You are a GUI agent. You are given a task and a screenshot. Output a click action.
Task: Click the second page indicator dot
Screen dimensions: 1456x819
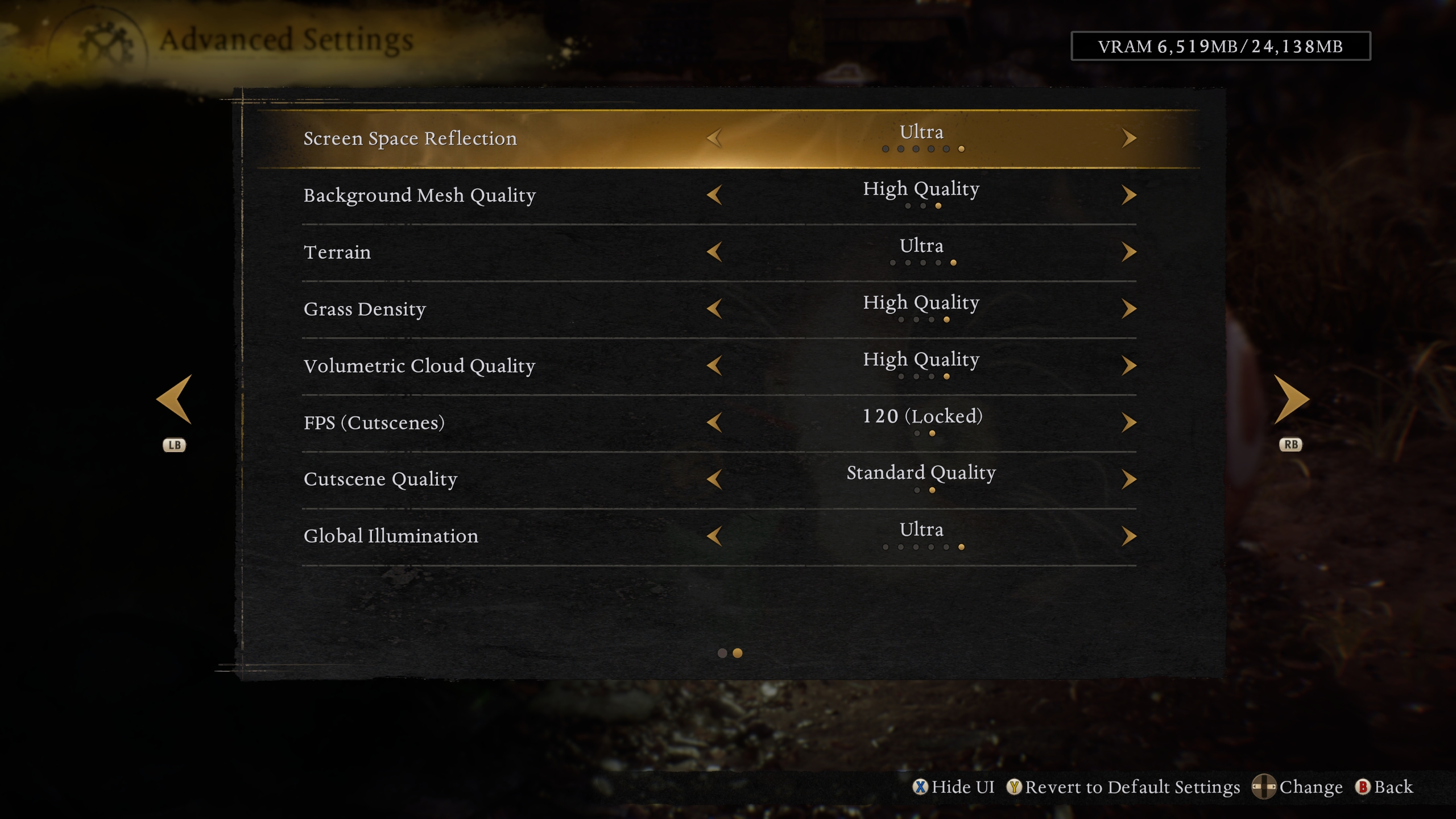tap(738, 654)
